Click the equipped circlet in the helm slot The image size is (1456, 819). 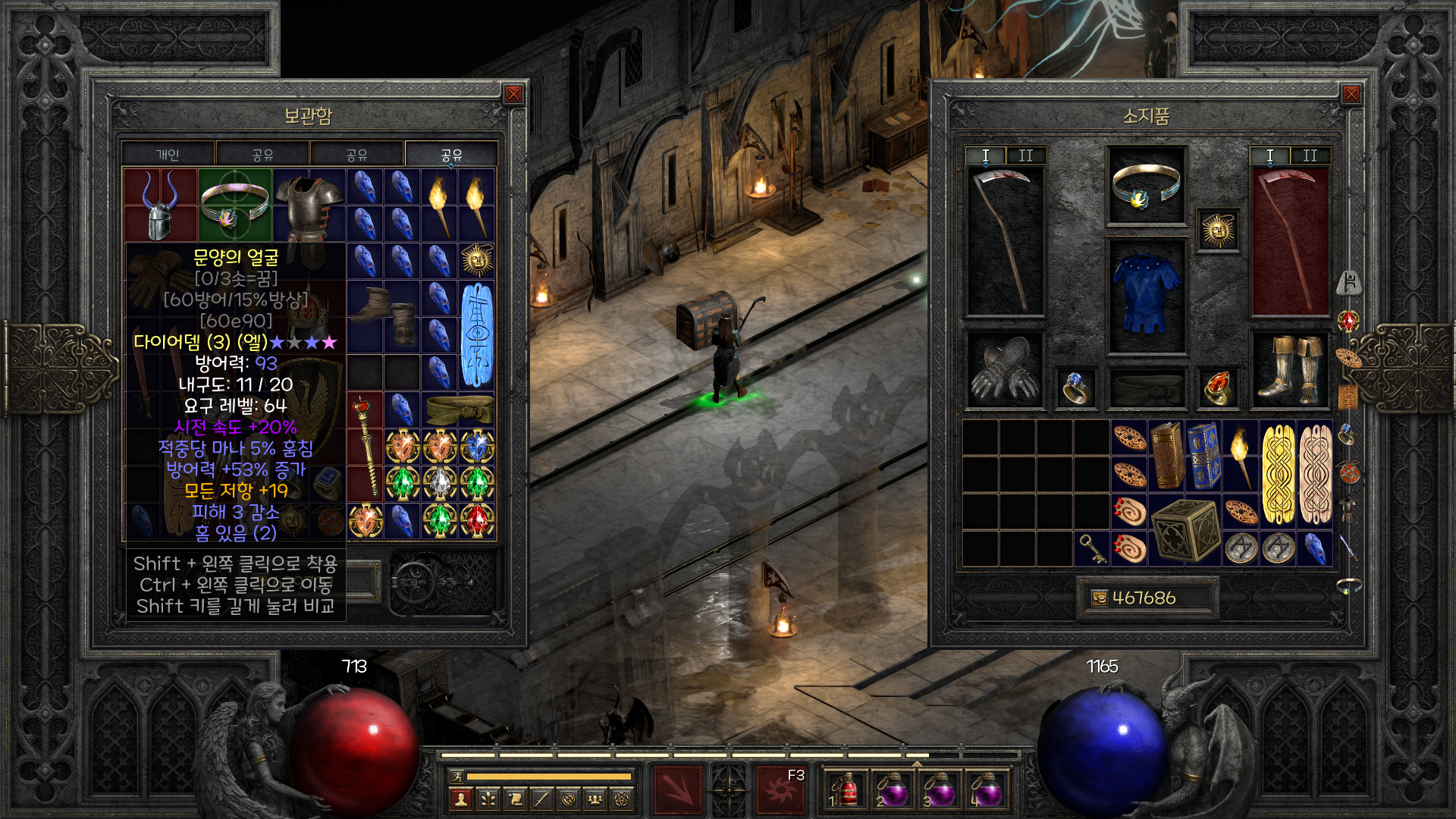(x=1146, y=187)
